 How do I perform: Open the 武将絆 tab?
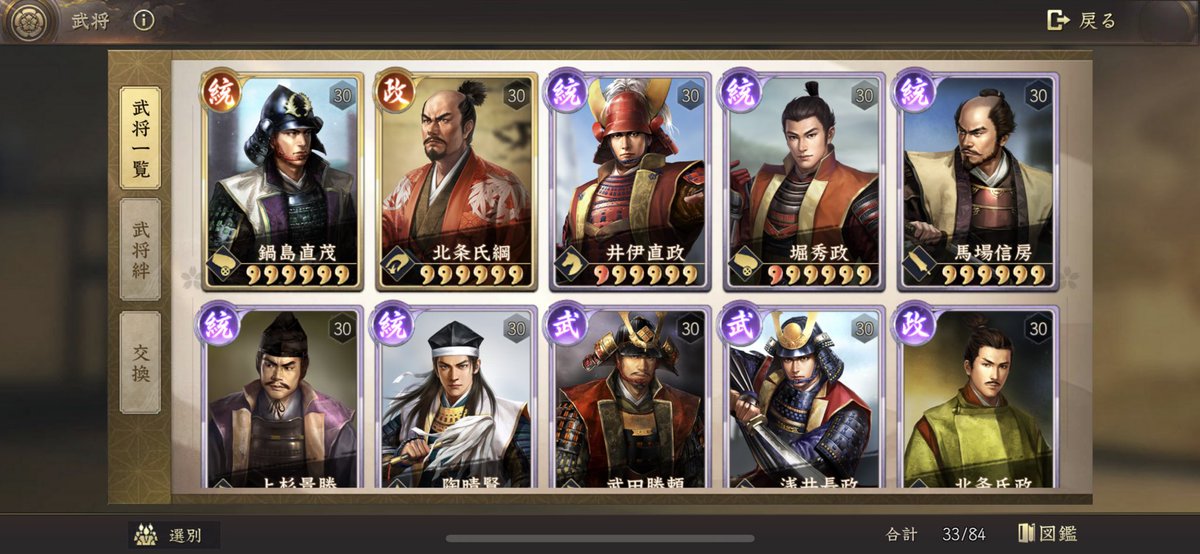[140, 249]
